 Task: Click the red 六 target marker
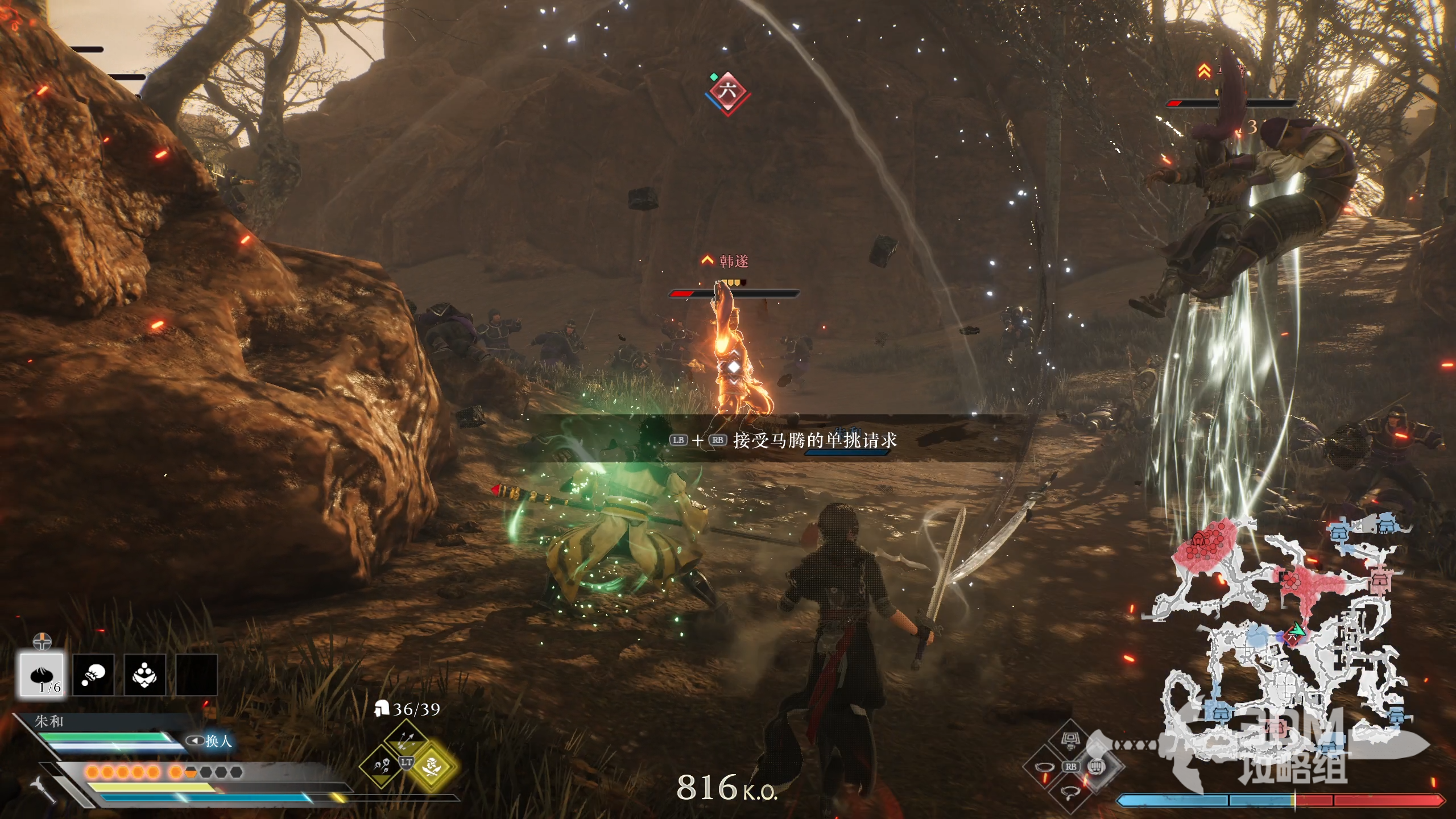(727, 91)
